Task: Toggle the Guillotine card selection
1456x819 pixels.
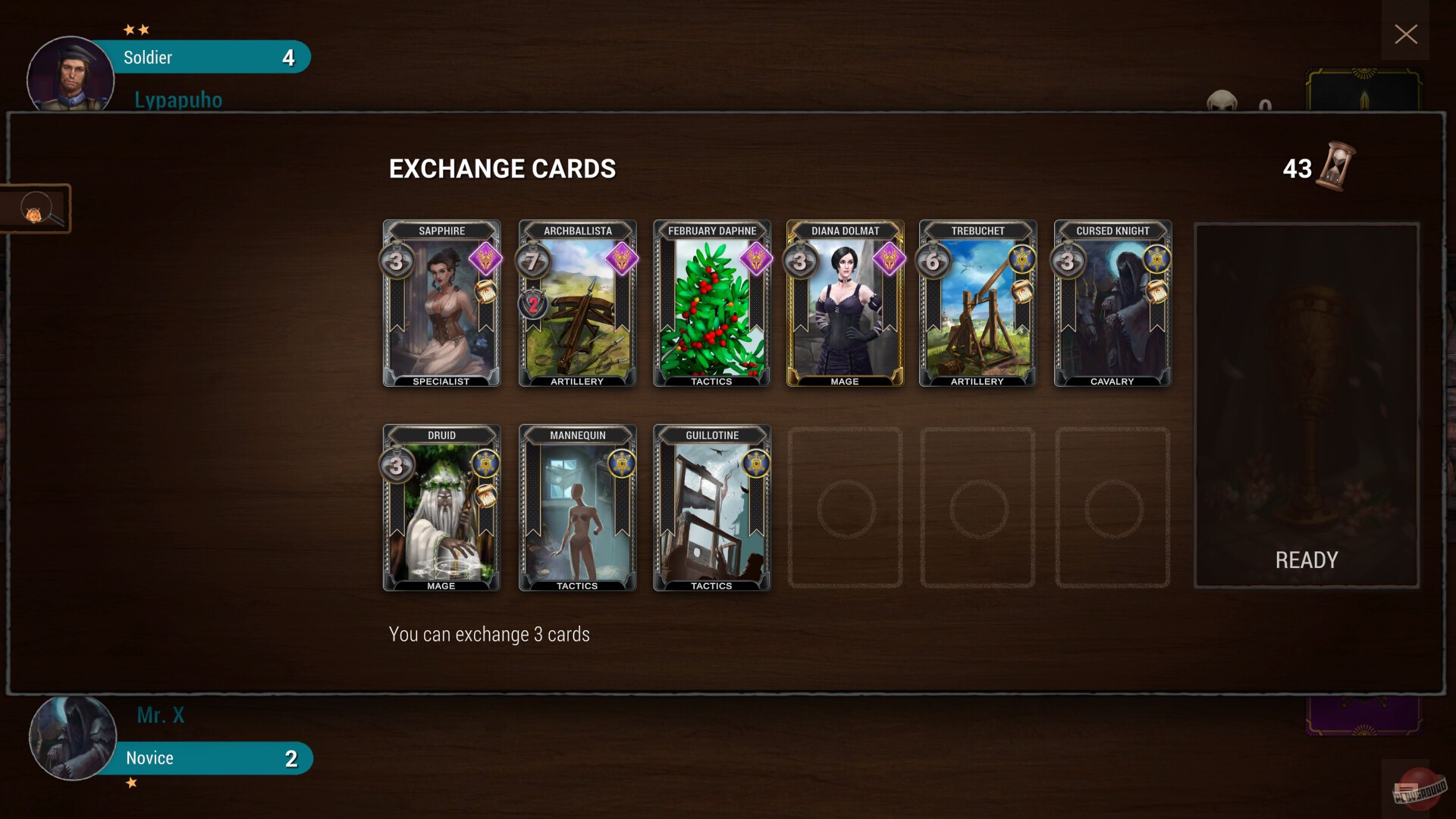Action: [711, 508]
